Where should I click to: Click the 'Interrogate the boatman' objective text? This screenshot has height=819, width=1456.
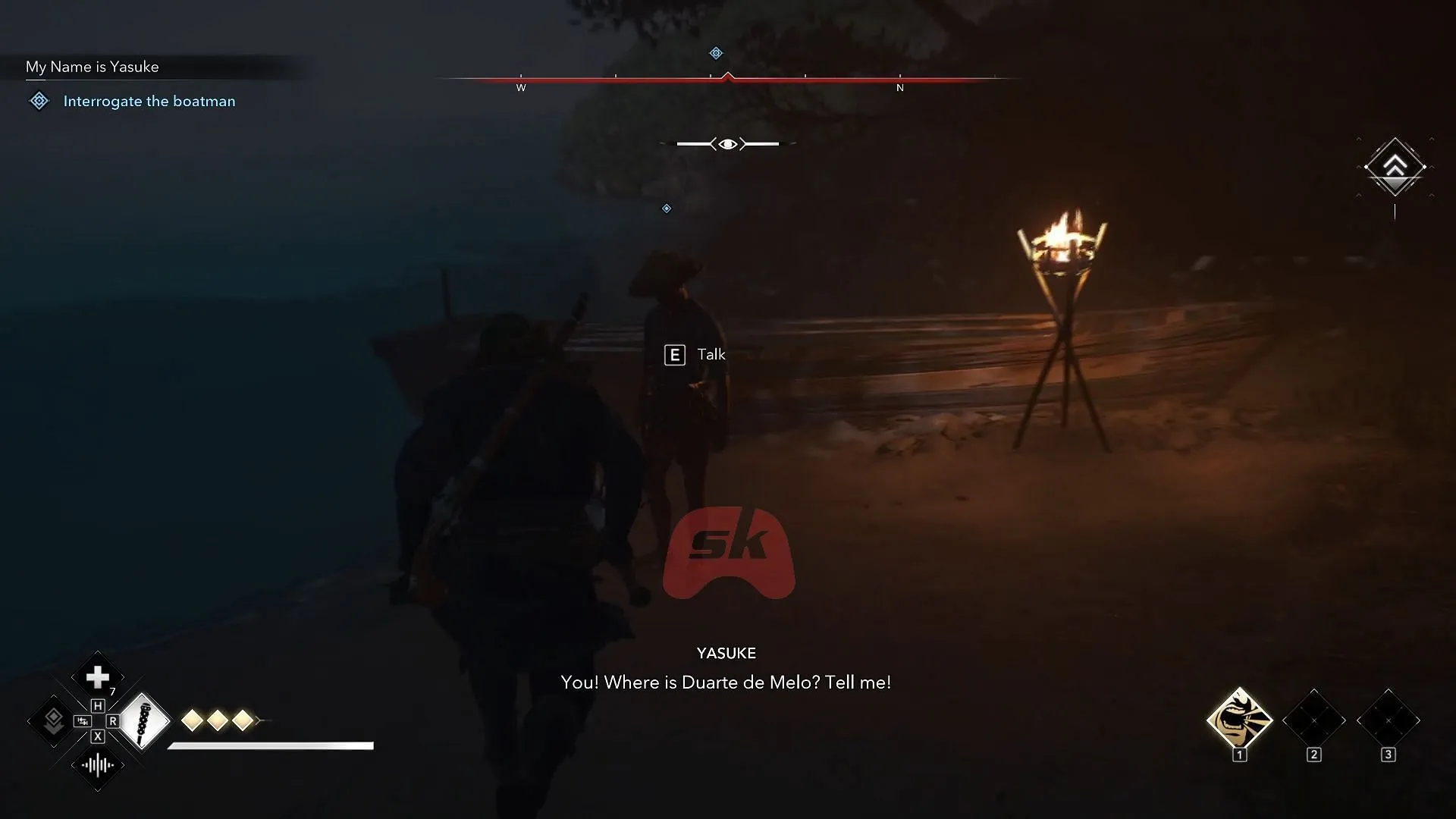coord(149,101)
